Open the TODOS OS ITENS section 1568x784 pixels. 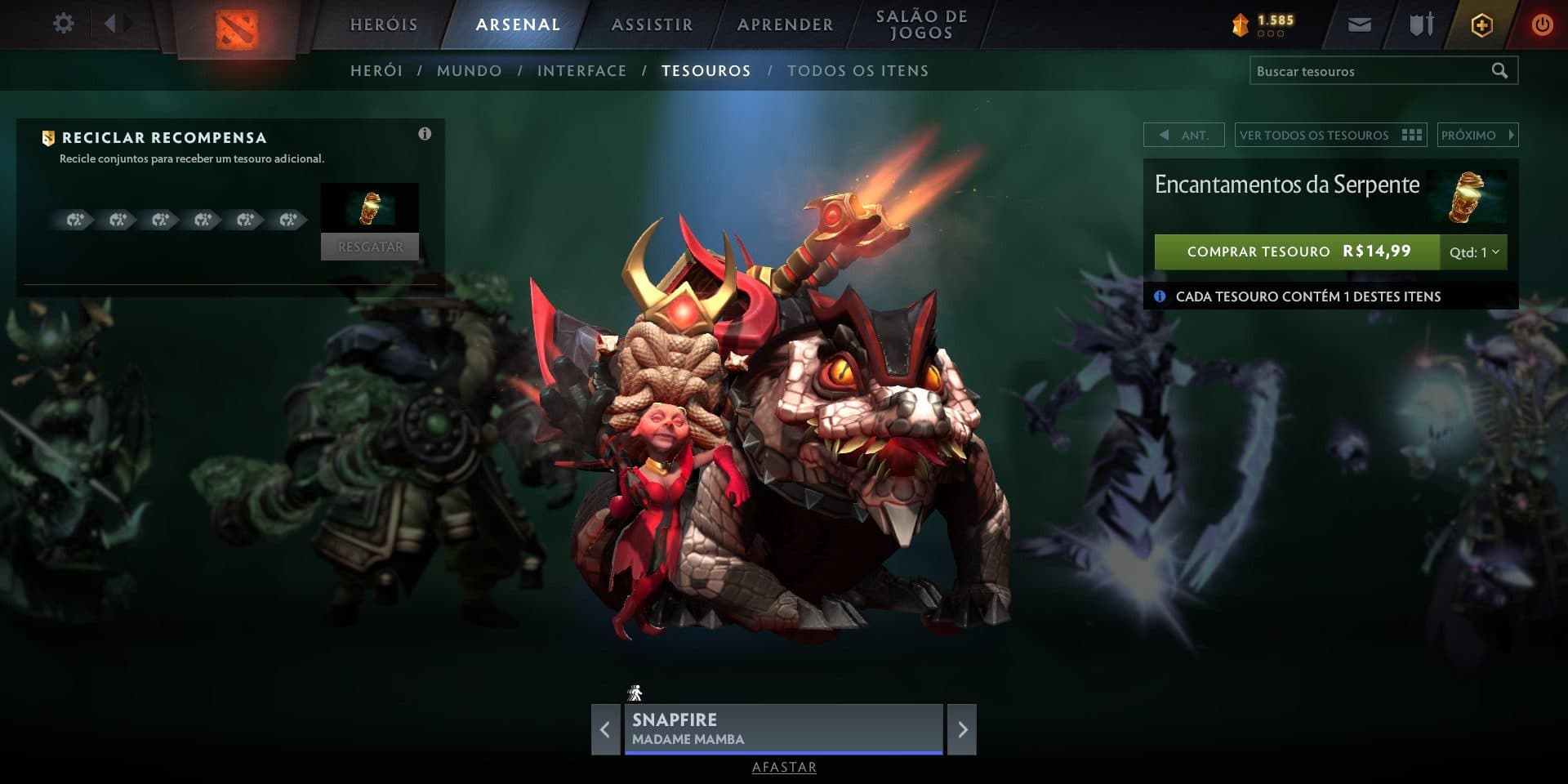click(856, 70)
